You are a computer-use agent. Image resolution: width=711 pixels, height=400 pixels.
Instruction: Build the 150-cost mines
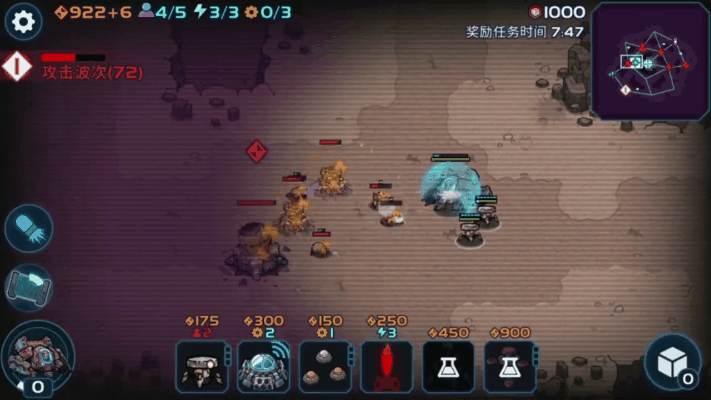(x=325, y=366)
